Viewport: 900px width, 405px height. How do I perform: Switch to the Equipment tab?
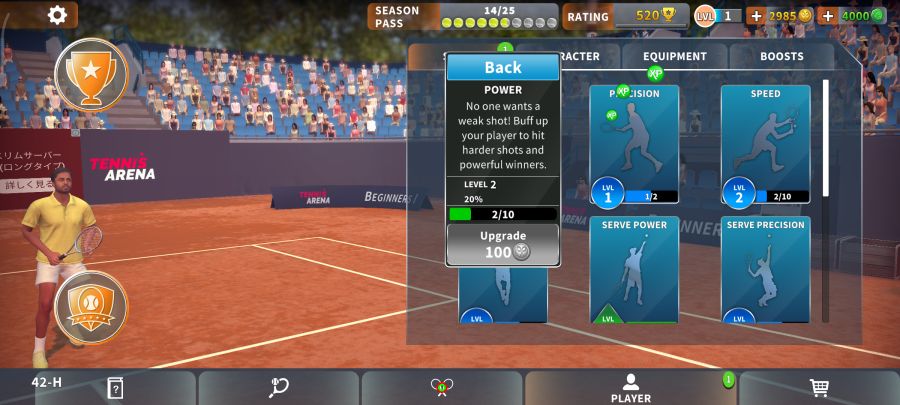click(675, 57)
